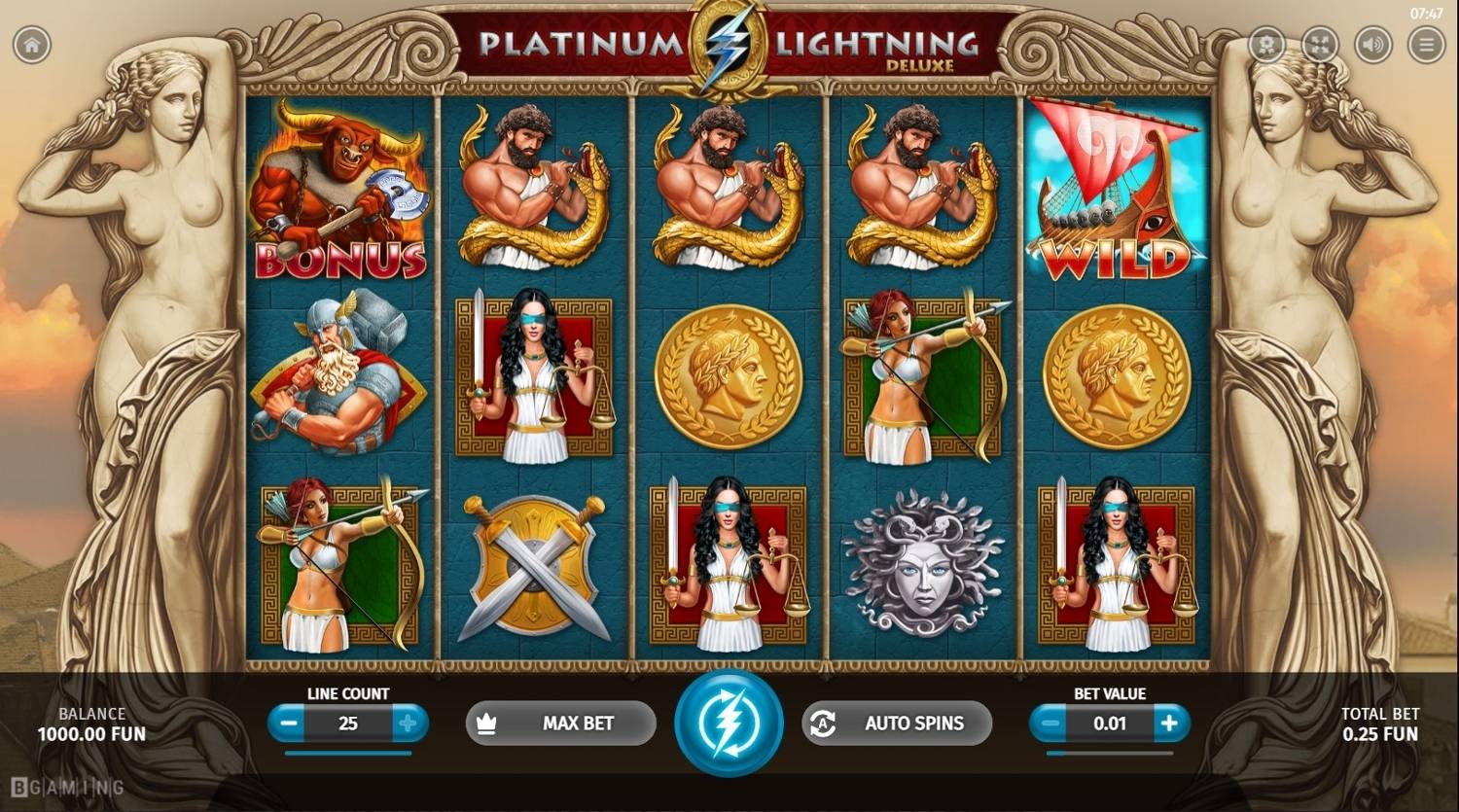Increase the Line Count with plus
Screen dimensions: 1459x812
[x=409, y=724]
